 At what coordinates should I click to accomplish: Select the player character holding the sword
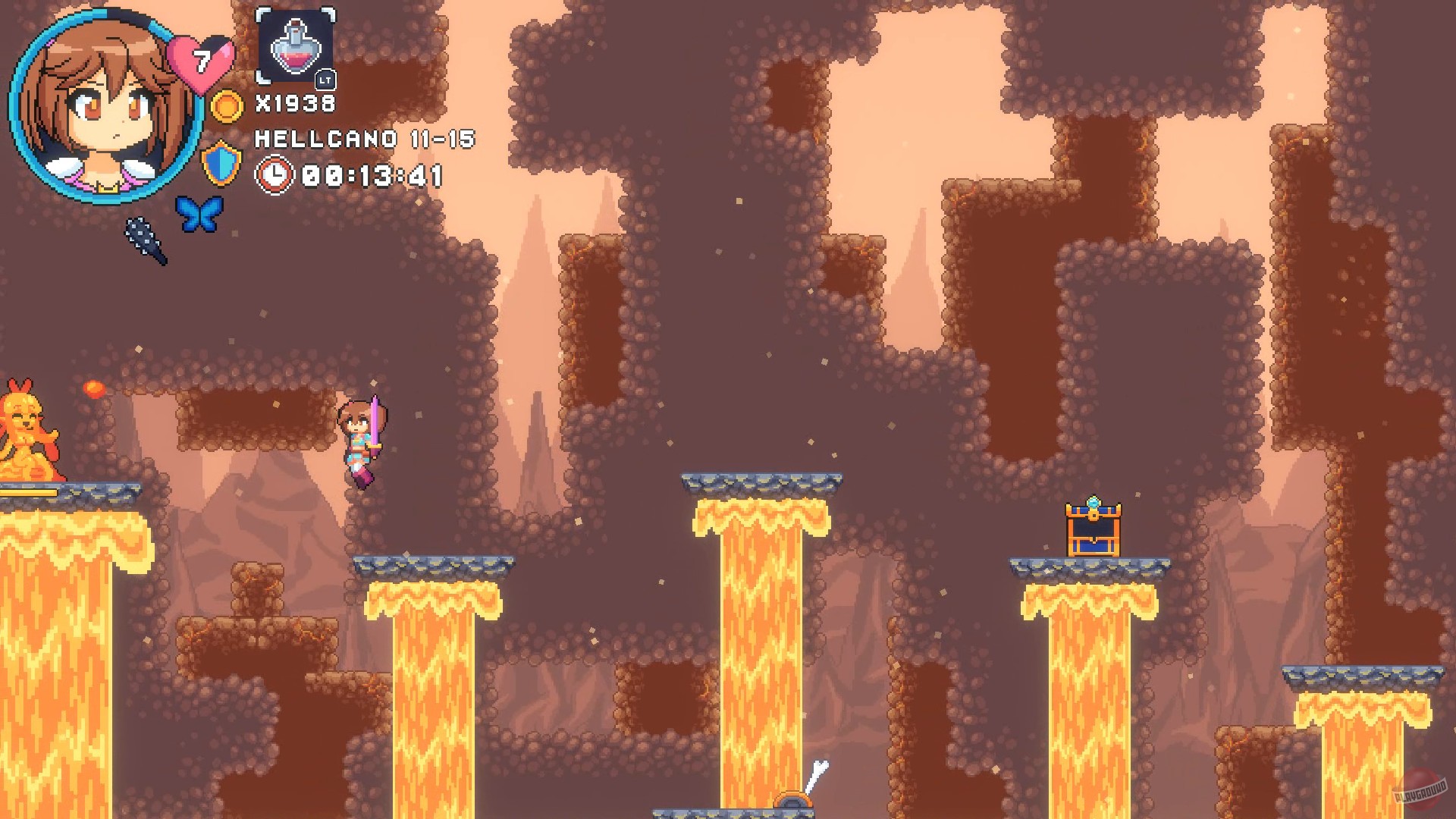362,444
